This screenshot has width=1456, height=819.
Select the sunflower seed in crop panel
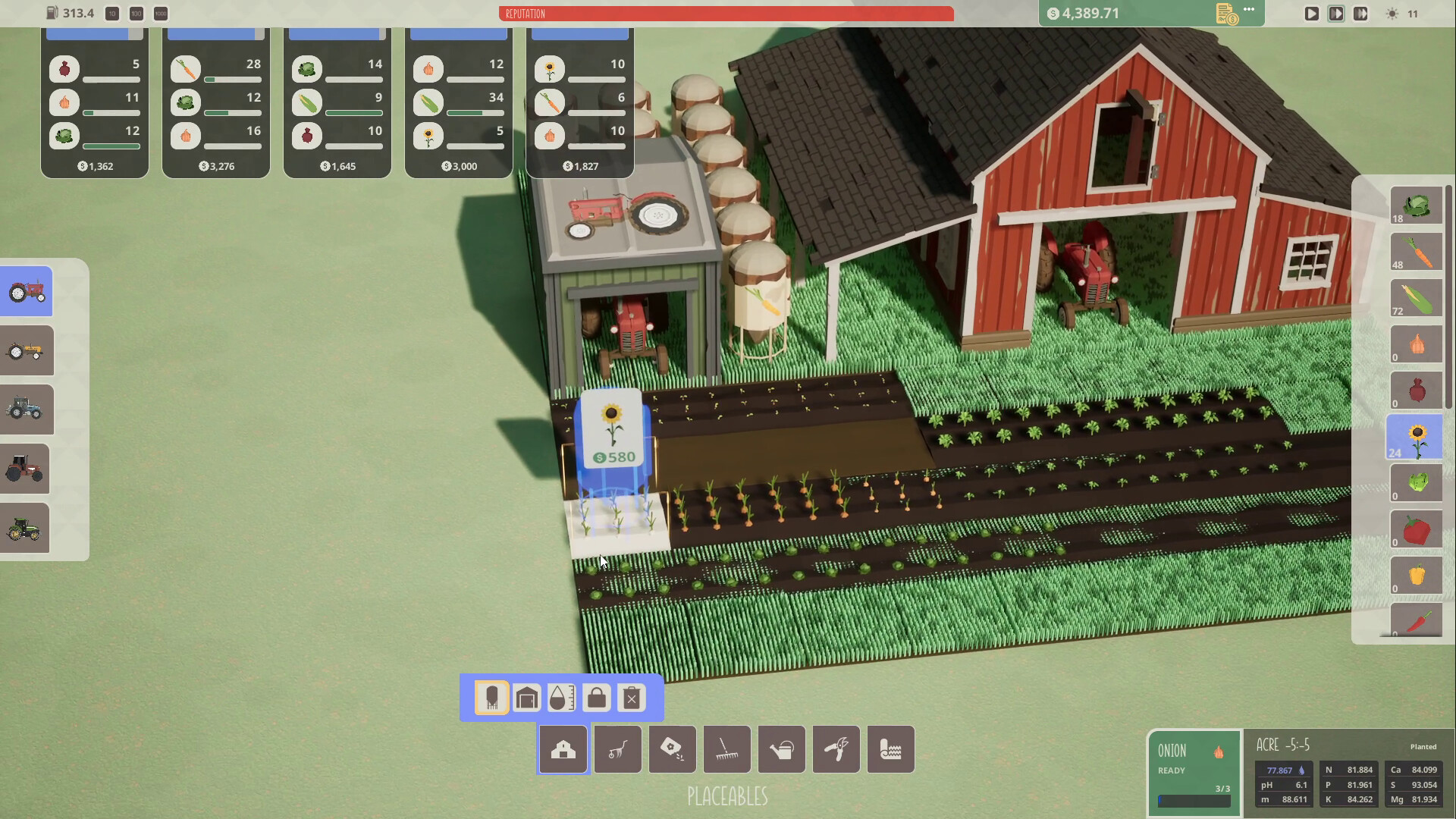(1416, 438)
